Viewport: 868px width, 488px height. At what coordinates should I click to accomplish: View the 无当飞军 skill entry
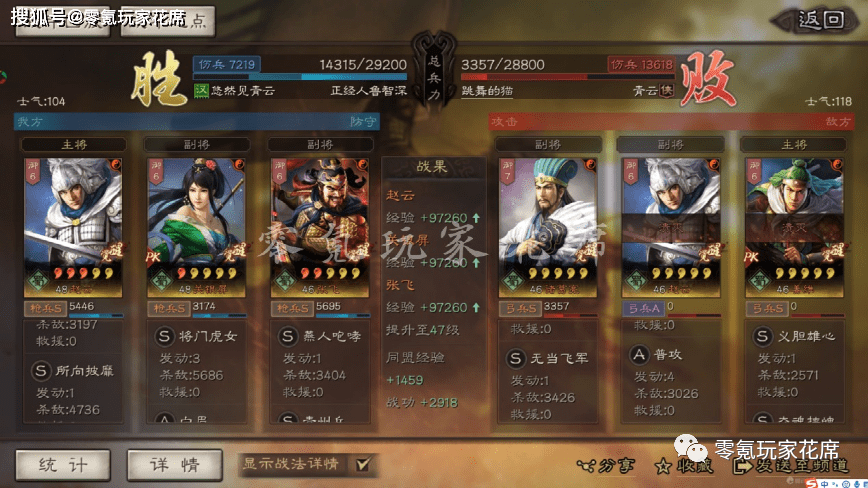click(x=556, y=358)
